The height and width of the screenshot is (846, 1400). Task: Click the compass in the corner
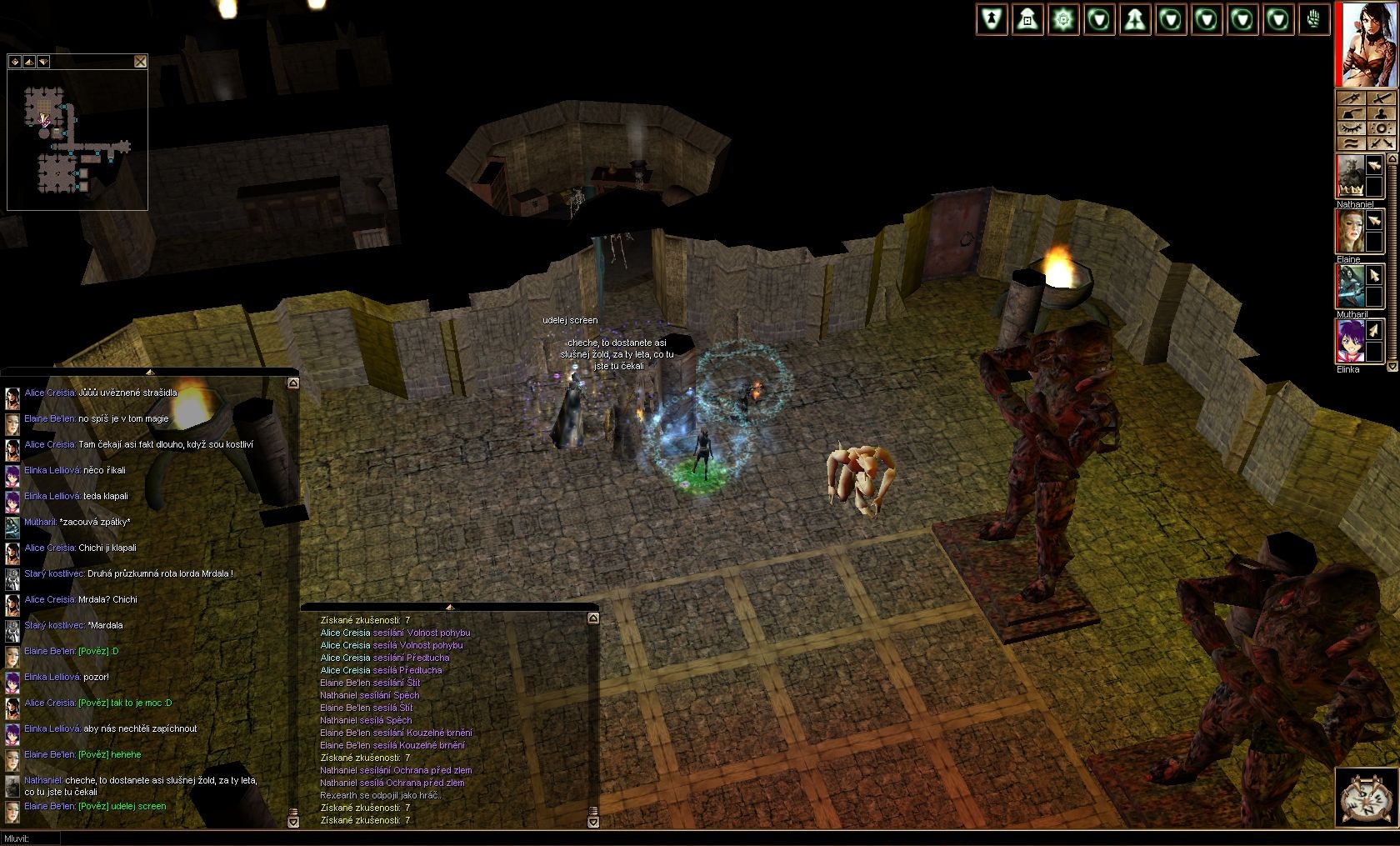1365,798
